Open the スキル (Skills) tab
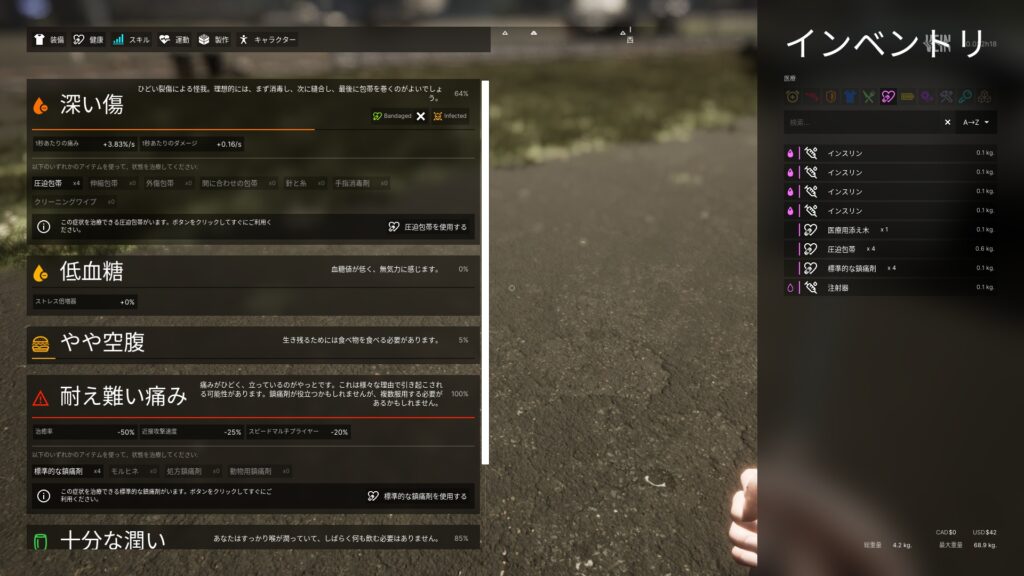This screenshot has width=1024, height=576. (131, 40)
